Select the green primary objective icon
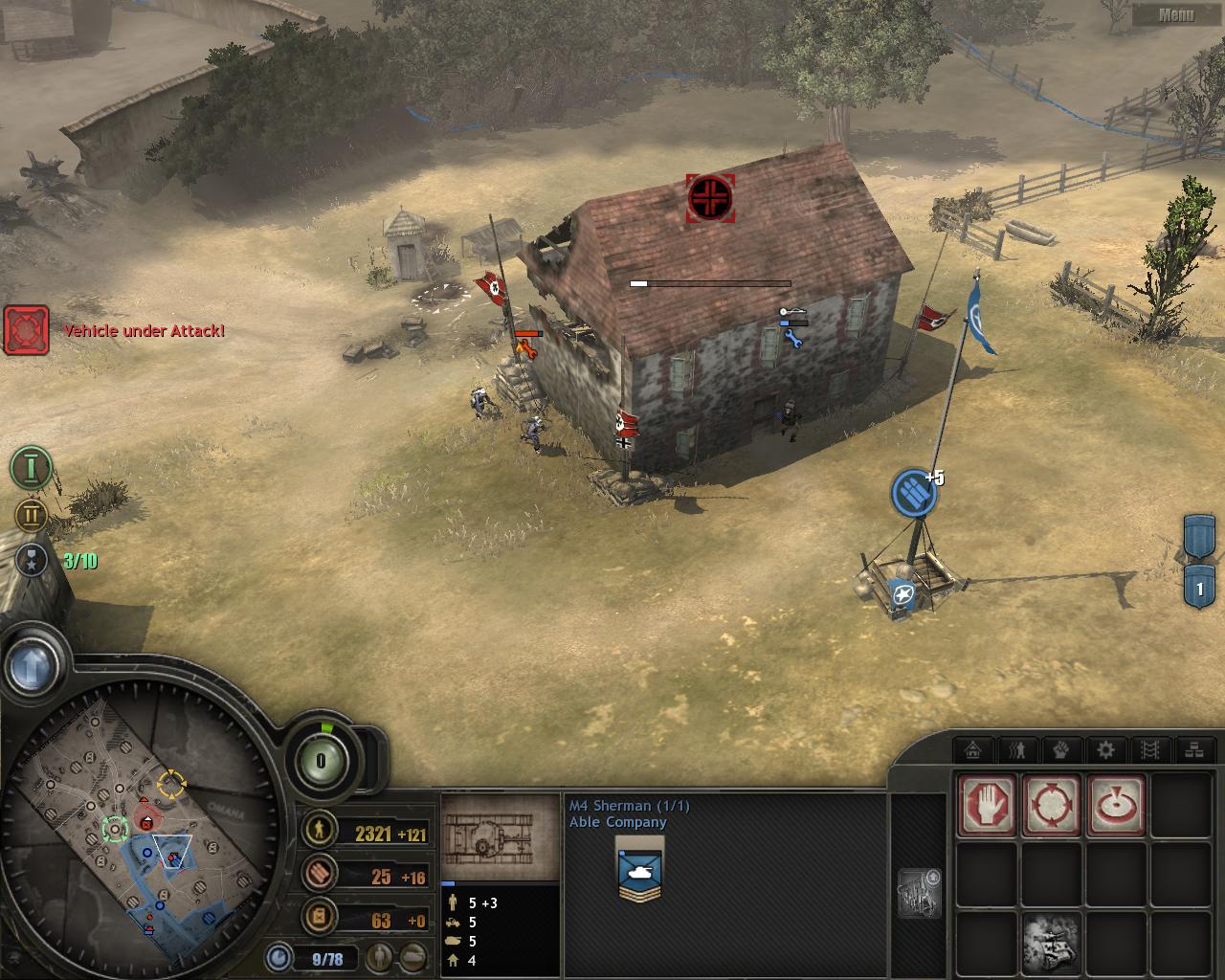This screenshot has width=1225, height=980. coord(31,468)
